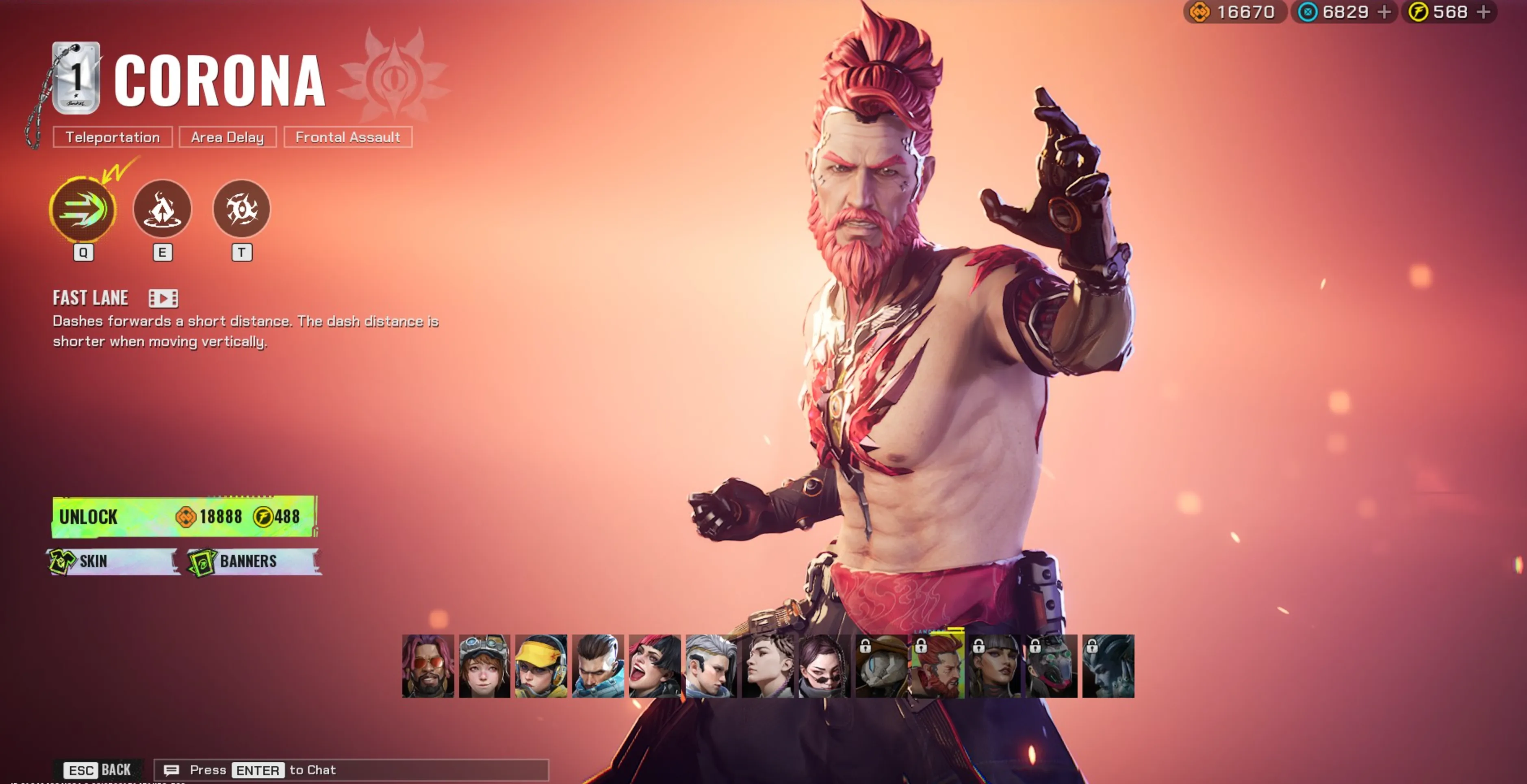View the locked hero with the gas mask
Viewport: 1527px width, 784px height.
pos(1052,666)
